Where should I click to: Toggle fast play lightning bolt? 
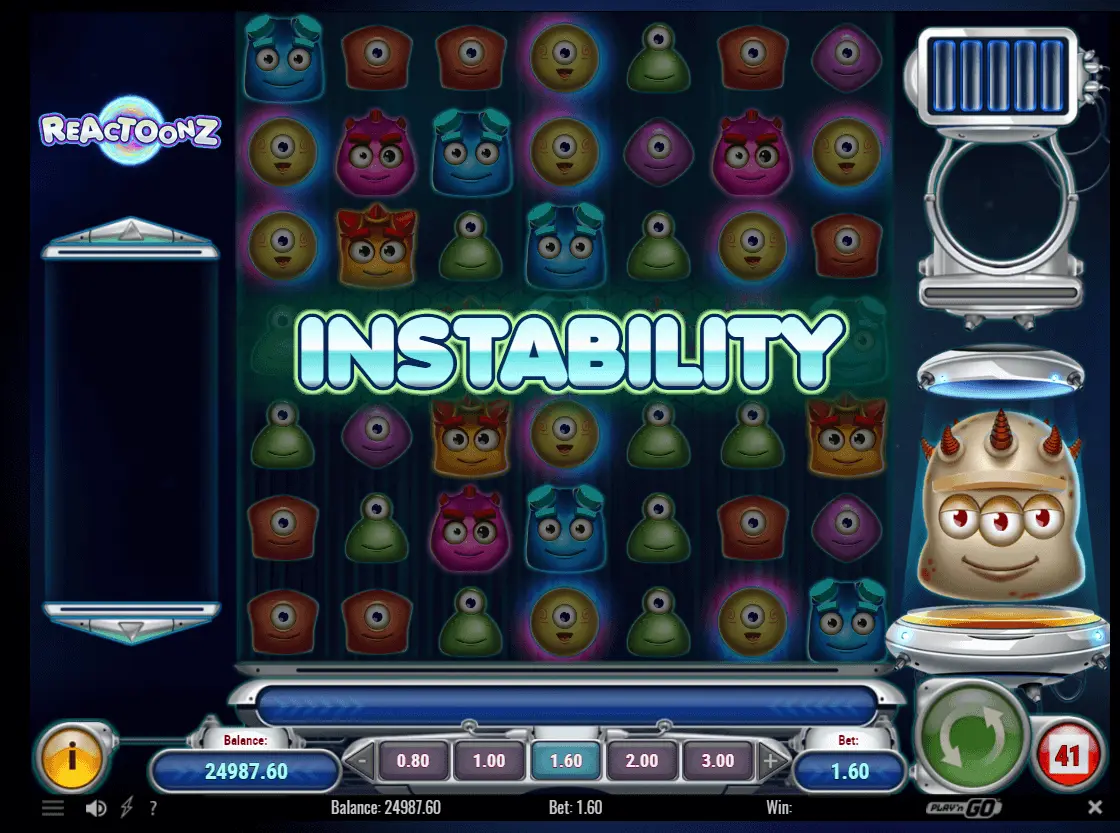(x=126, y=808)
